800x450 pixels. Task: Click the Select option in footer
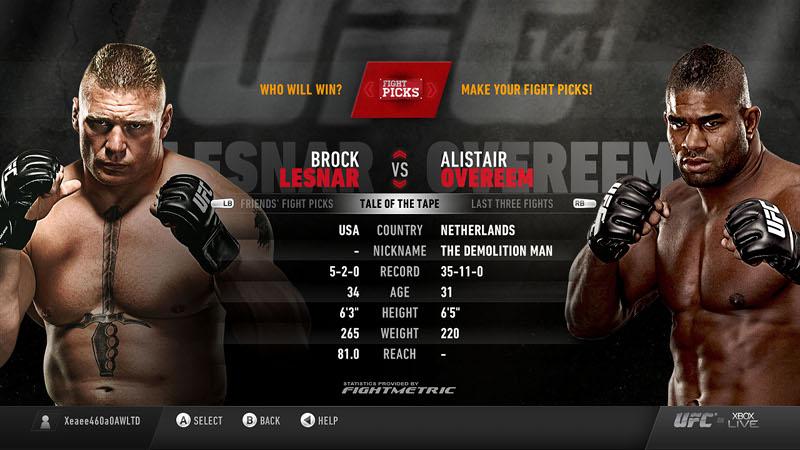tap(200, 421)
